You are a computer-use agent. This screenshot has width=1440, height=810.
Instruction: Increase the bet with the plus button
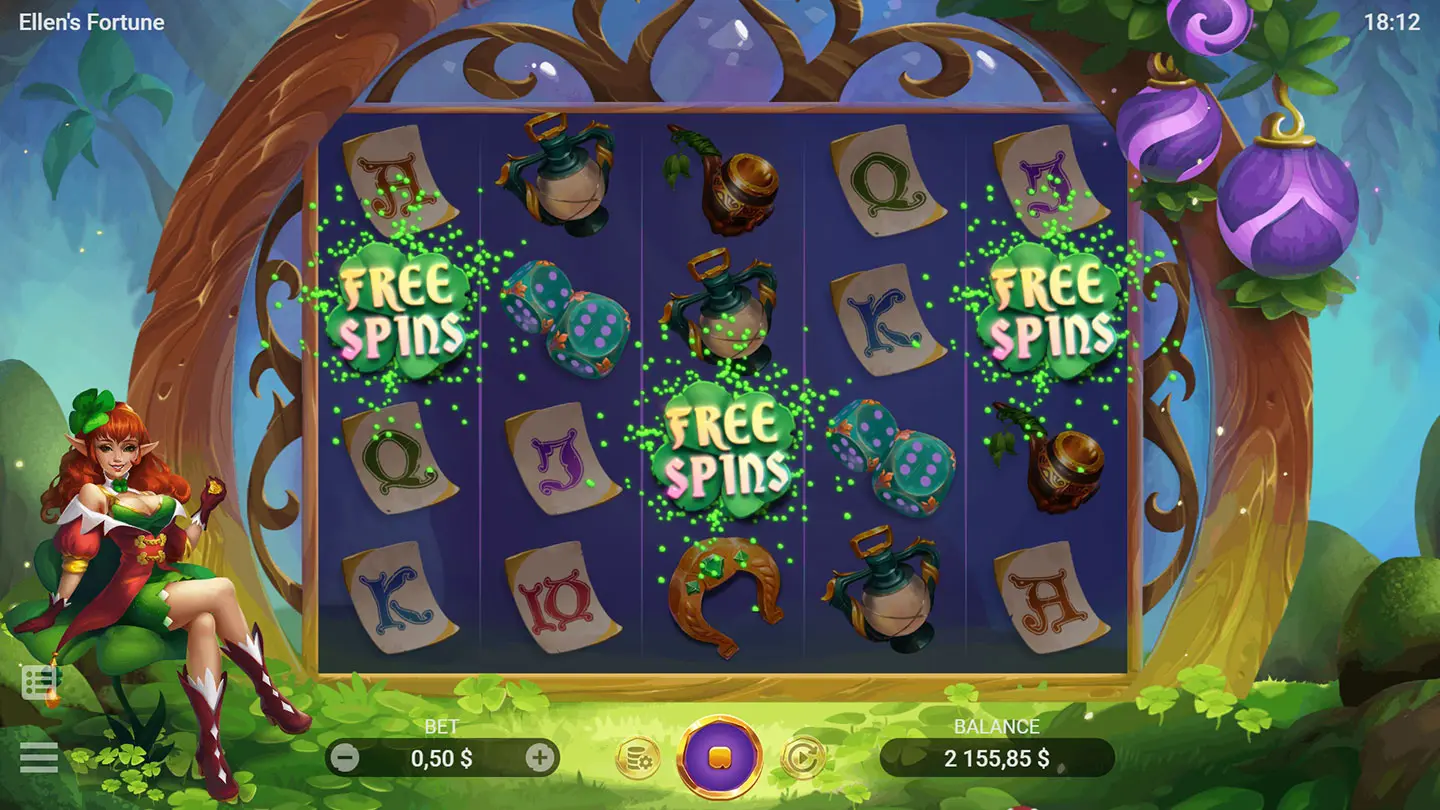540,758
